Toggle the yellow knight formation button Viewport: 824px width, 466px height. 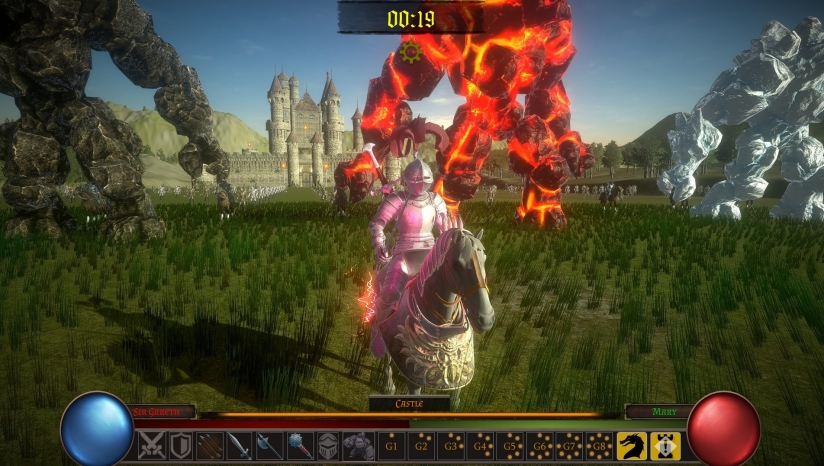[665, 446]
